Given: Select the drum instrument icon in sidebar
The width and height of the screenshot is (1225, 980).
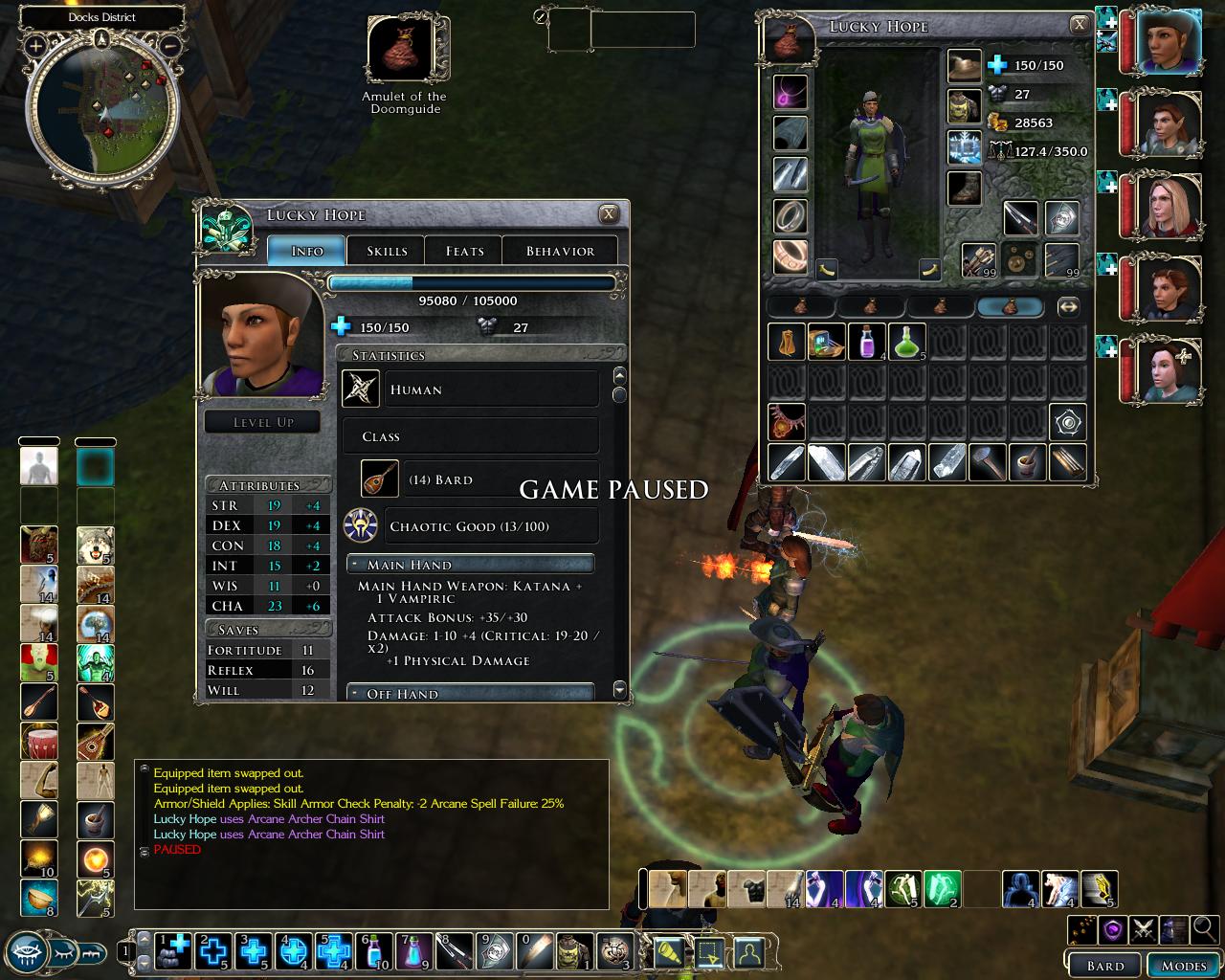Looking at the screenshot, I should coord(39,742).
